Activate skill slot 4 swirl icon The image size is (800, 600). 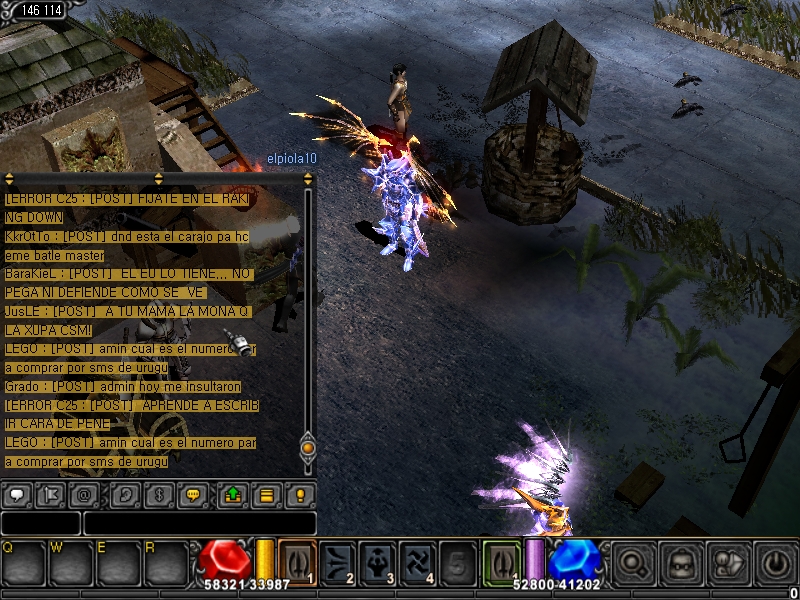pyautogui.click(x=418, y=561)
